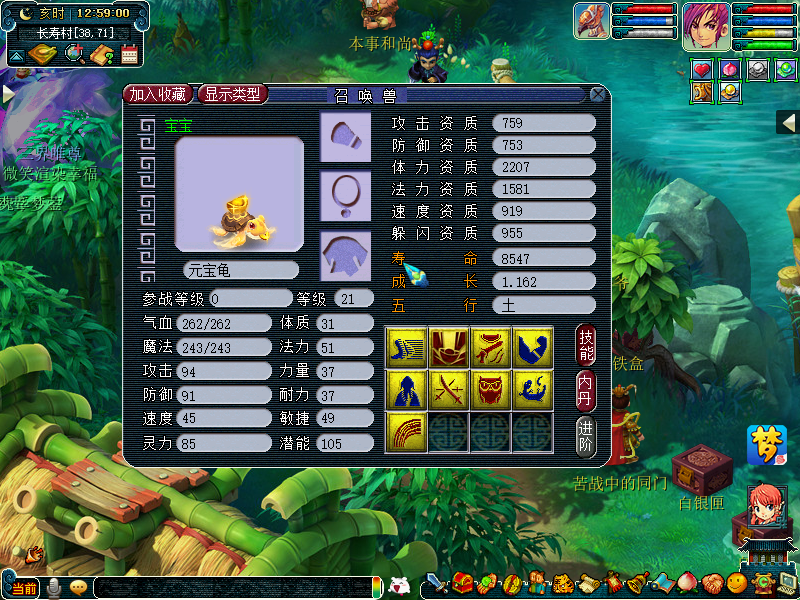This screenshot has height=600, width=800.
Task: Switch to the 内丹 tab
Action: [x=587, y=389]
